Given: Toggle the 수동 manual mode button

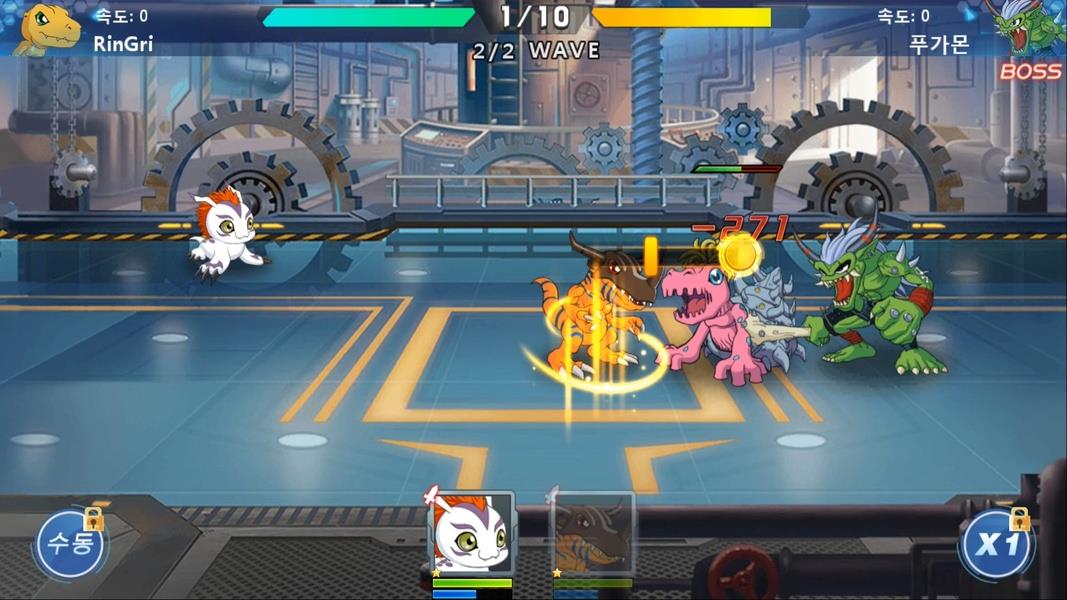Looking at the screenshot, I should [69, 546].
